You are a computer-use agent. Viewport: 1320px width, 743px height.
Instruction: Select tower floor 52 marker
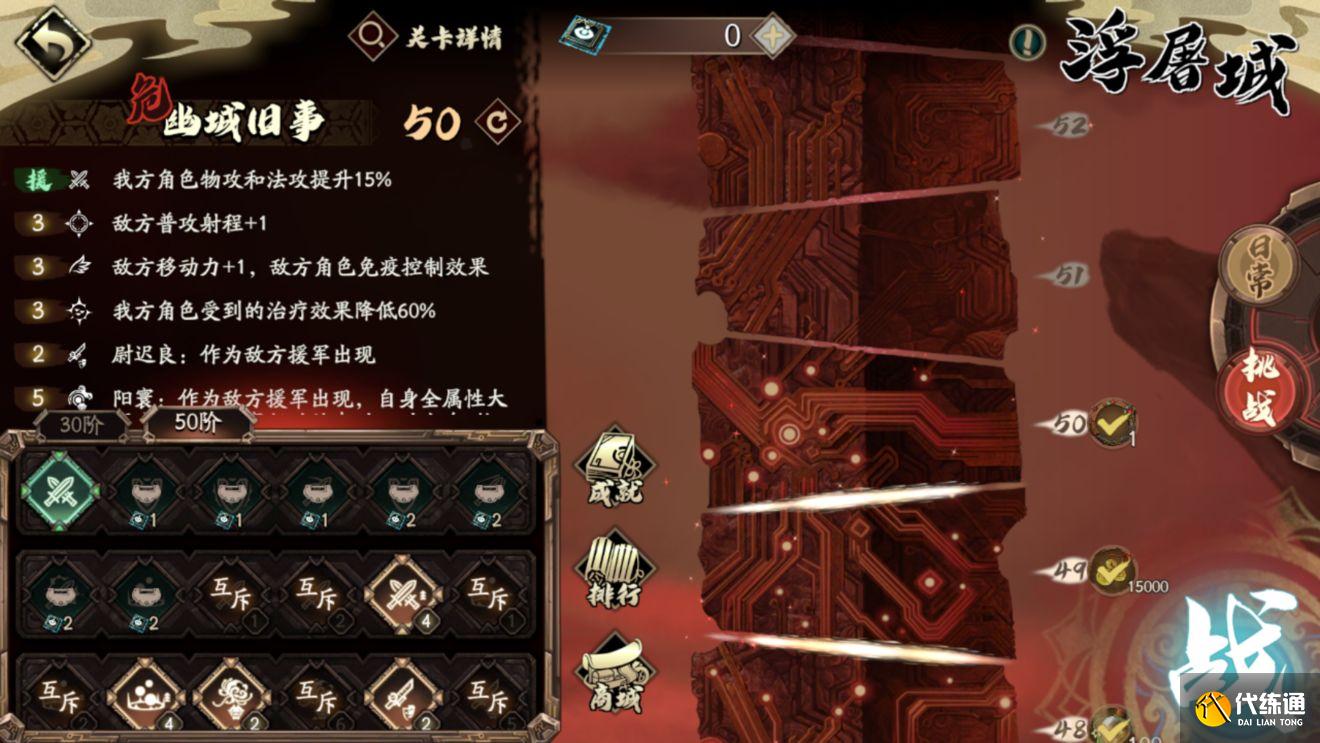(1067, 126)
